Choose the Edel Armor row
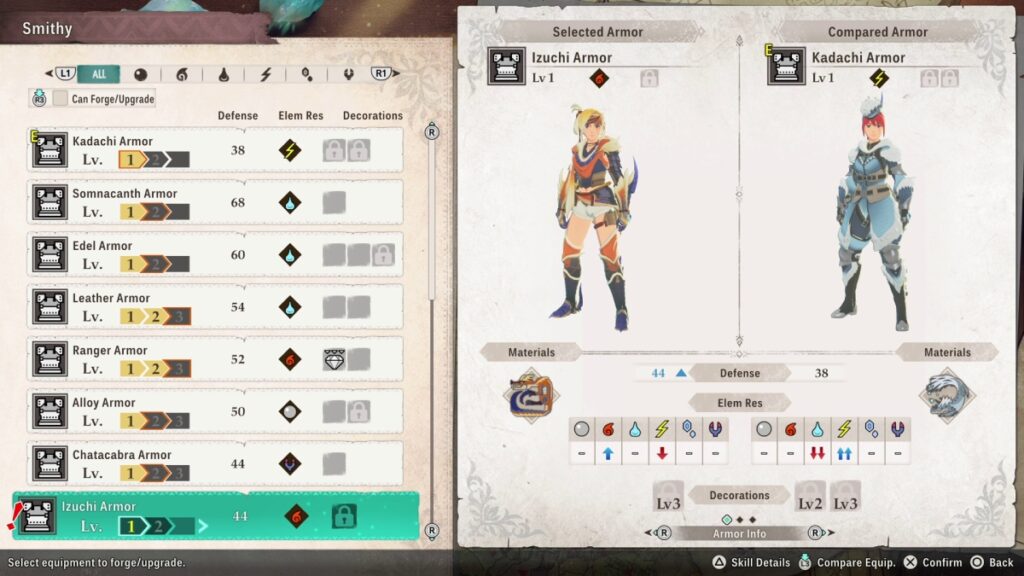 pos(215,254)
